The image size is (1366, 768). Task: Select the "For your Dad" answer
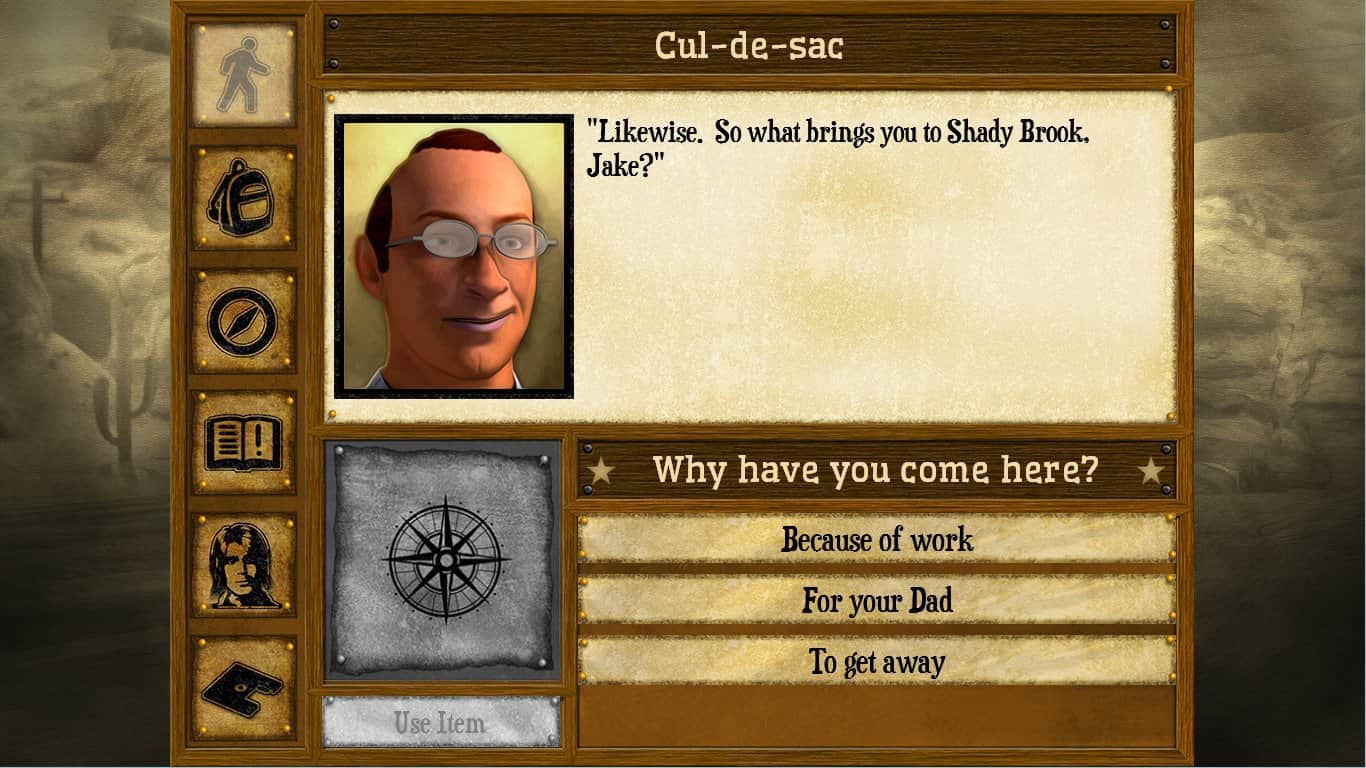(876, 601)
